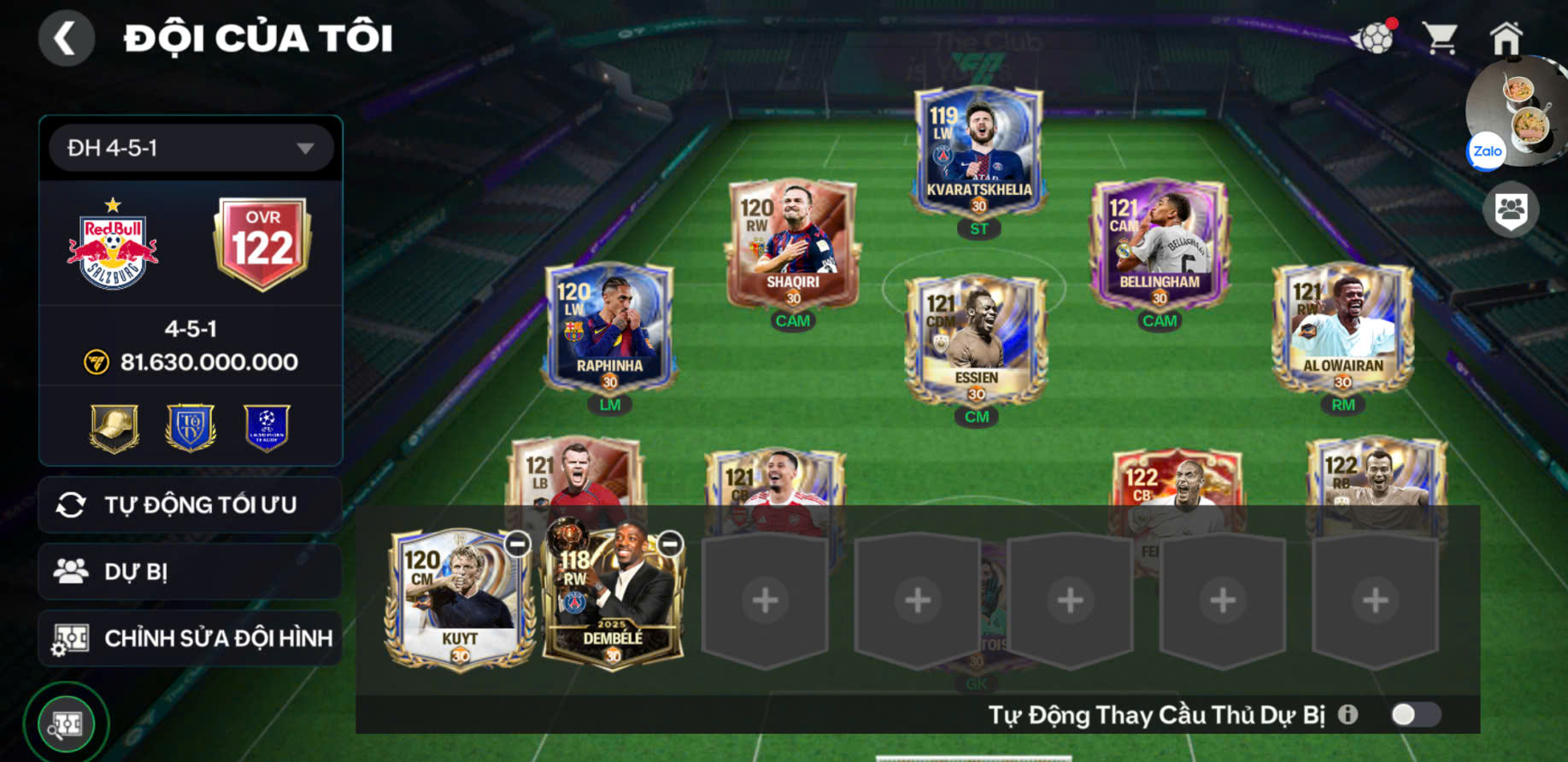Return to the home screen

(1506, 38)
